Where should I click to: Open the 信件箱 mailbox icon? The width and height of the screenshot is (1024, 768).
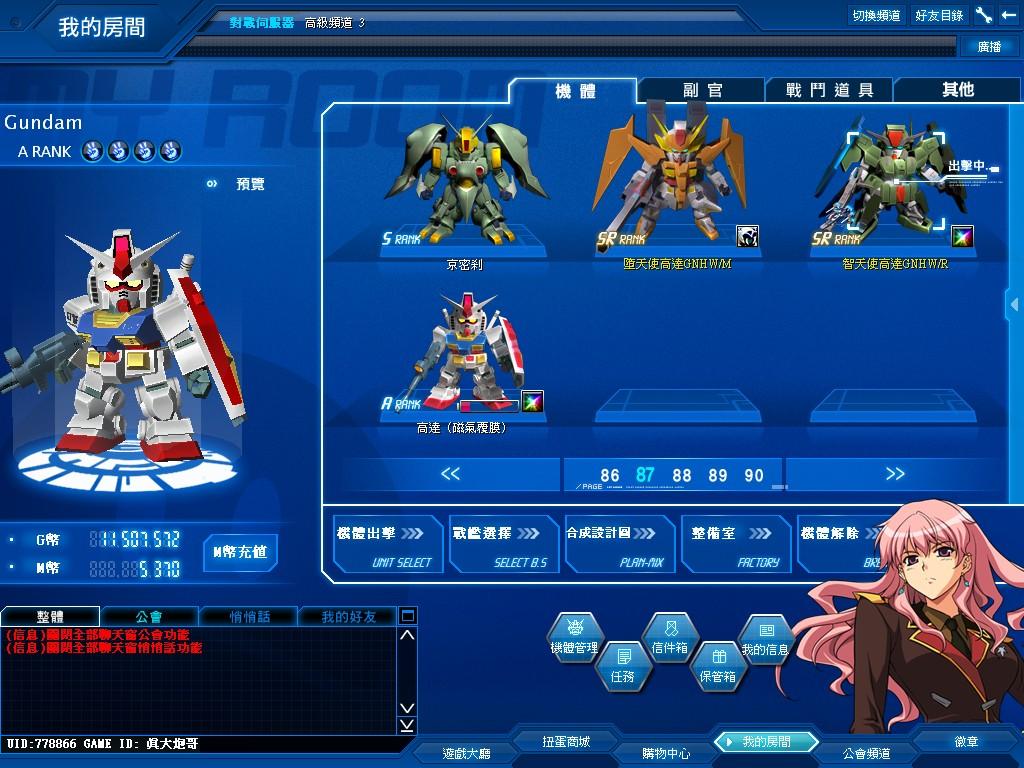[669, 637]
